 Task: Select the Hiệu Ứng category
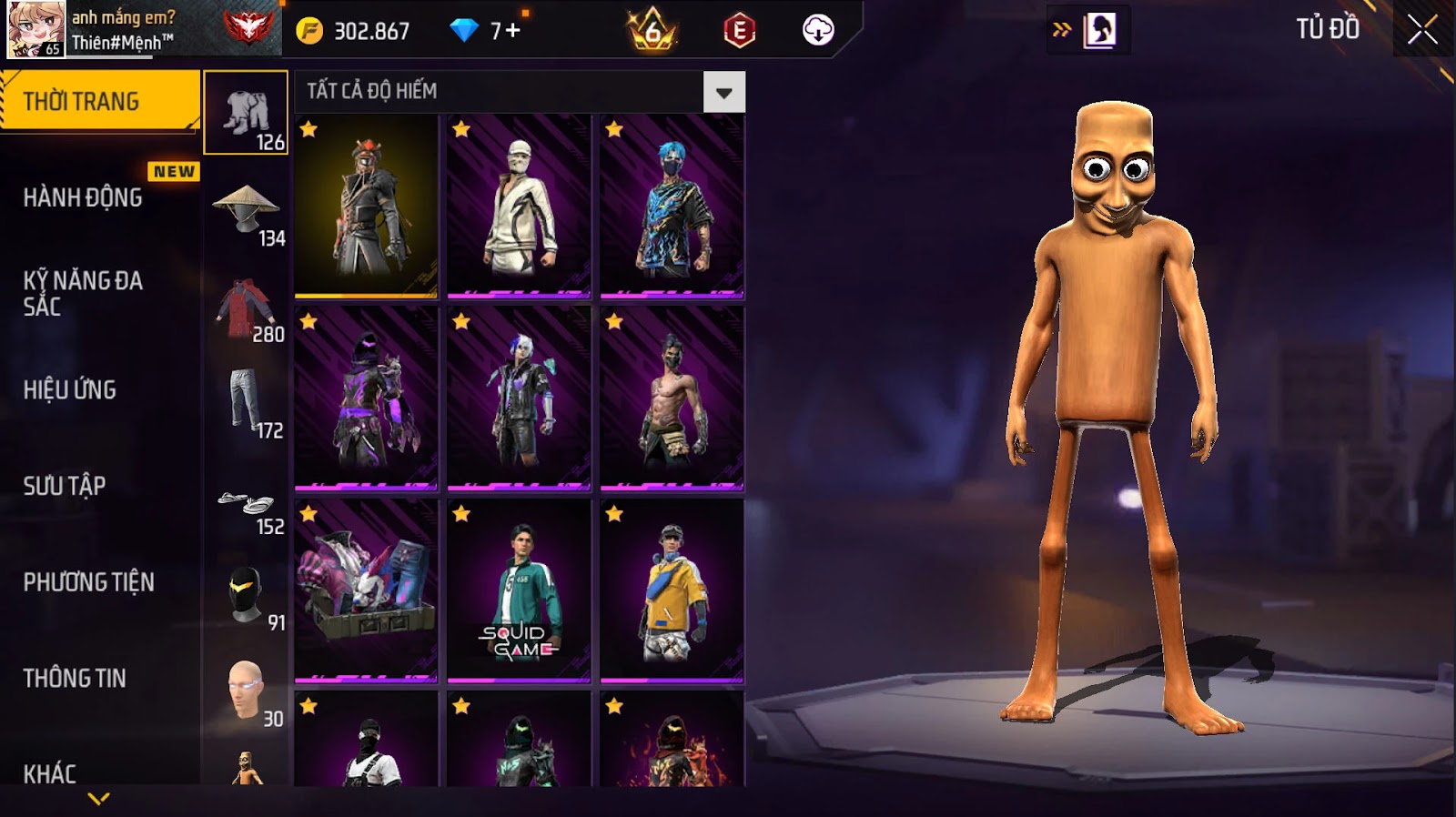click(70, 389)
